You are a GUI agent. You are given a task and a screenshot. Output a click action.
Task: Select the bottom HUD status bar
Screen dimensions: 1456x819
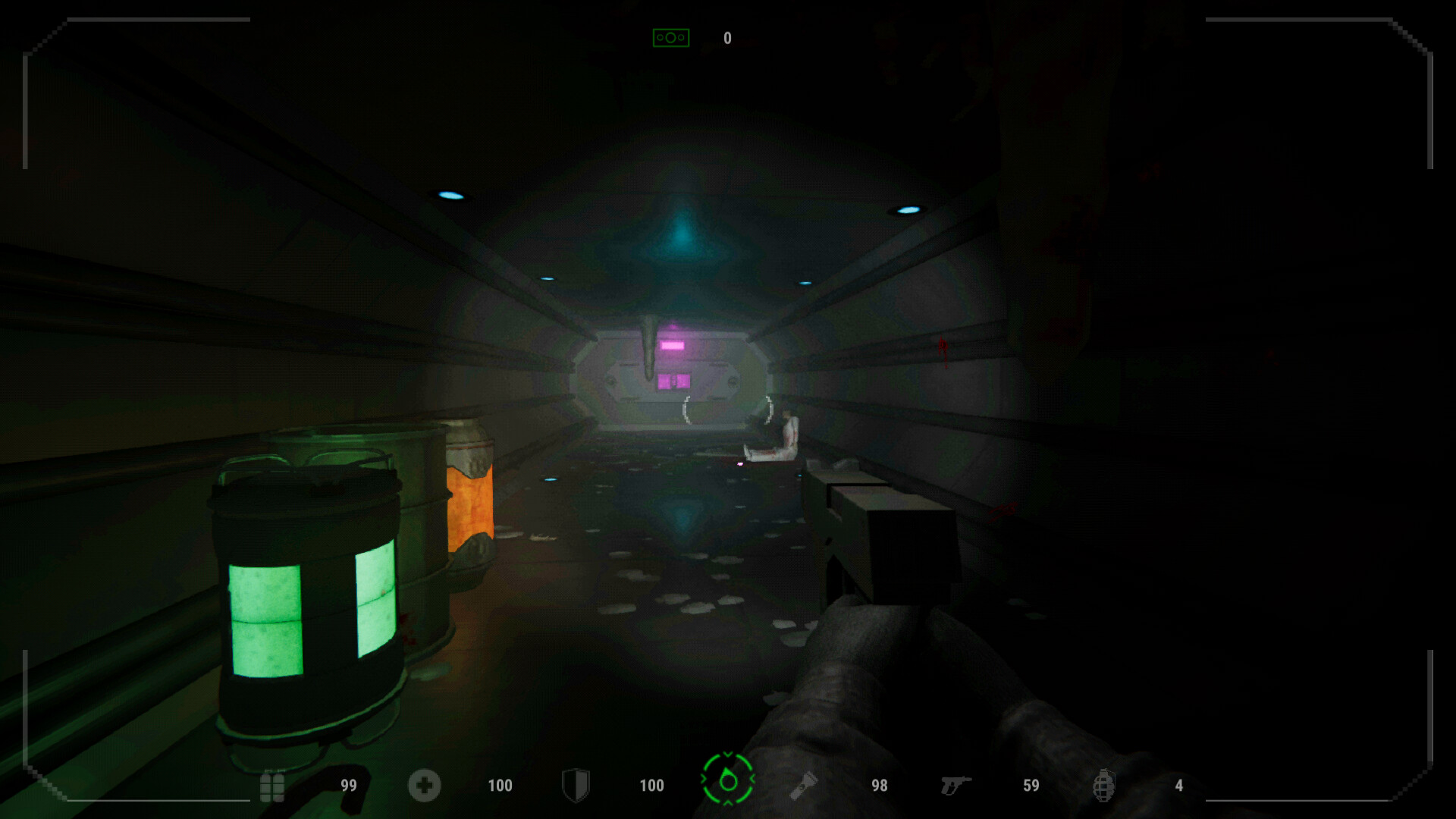pos(728,786)
